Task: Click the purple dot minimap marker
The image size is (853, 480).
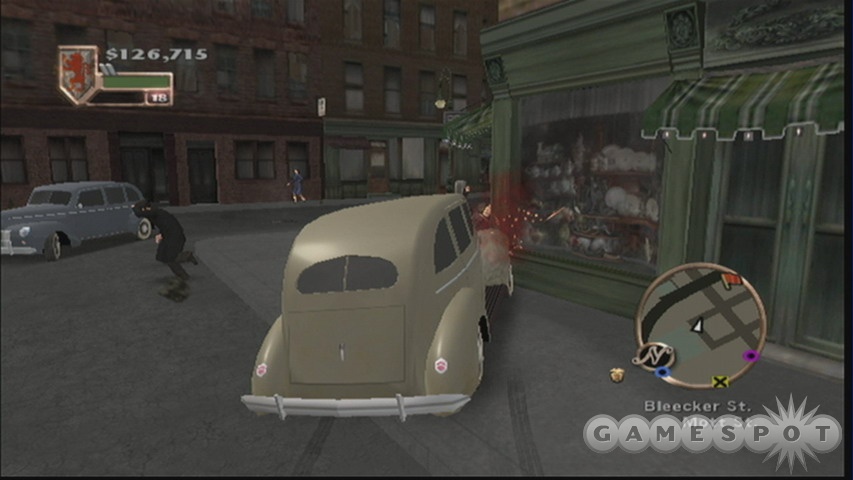Action: pyautogui.click(x=750, y=356)
